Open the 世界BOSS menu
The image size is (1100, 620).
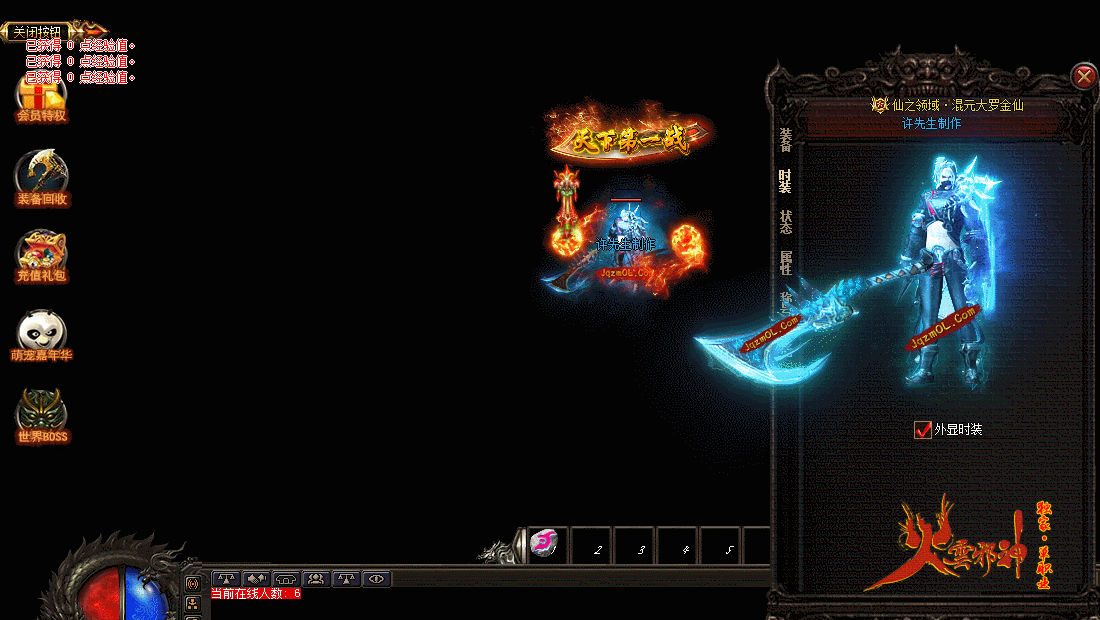pyautogui.click(x=41, y=415)
